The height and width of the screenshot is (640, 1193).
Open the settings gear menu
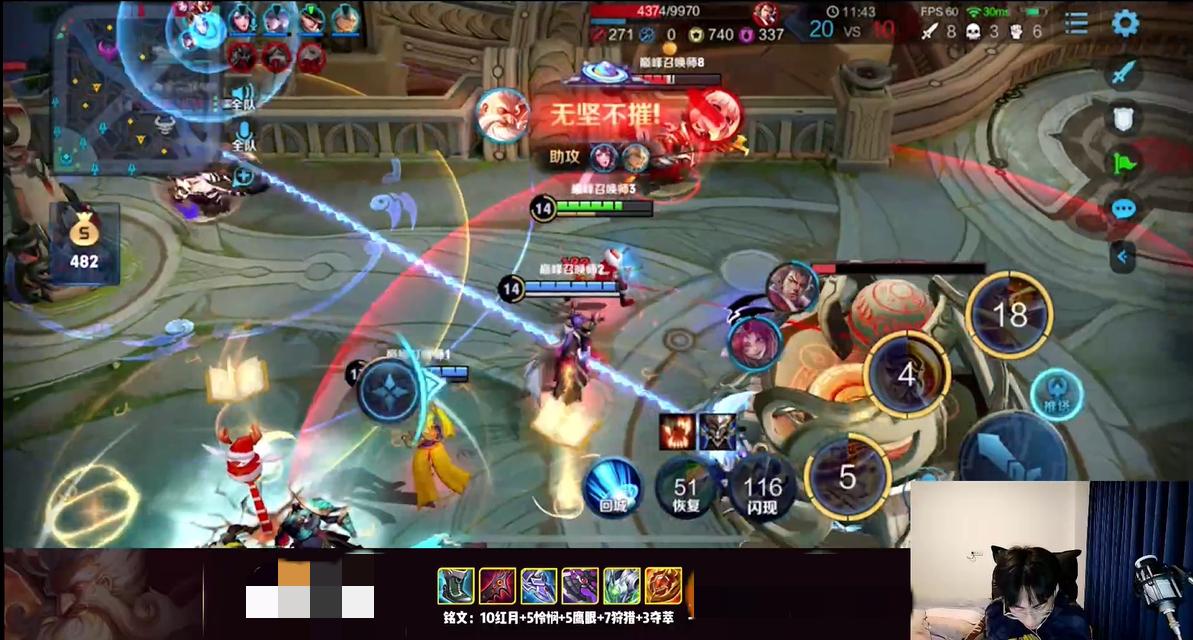(x=1125, y=23)
